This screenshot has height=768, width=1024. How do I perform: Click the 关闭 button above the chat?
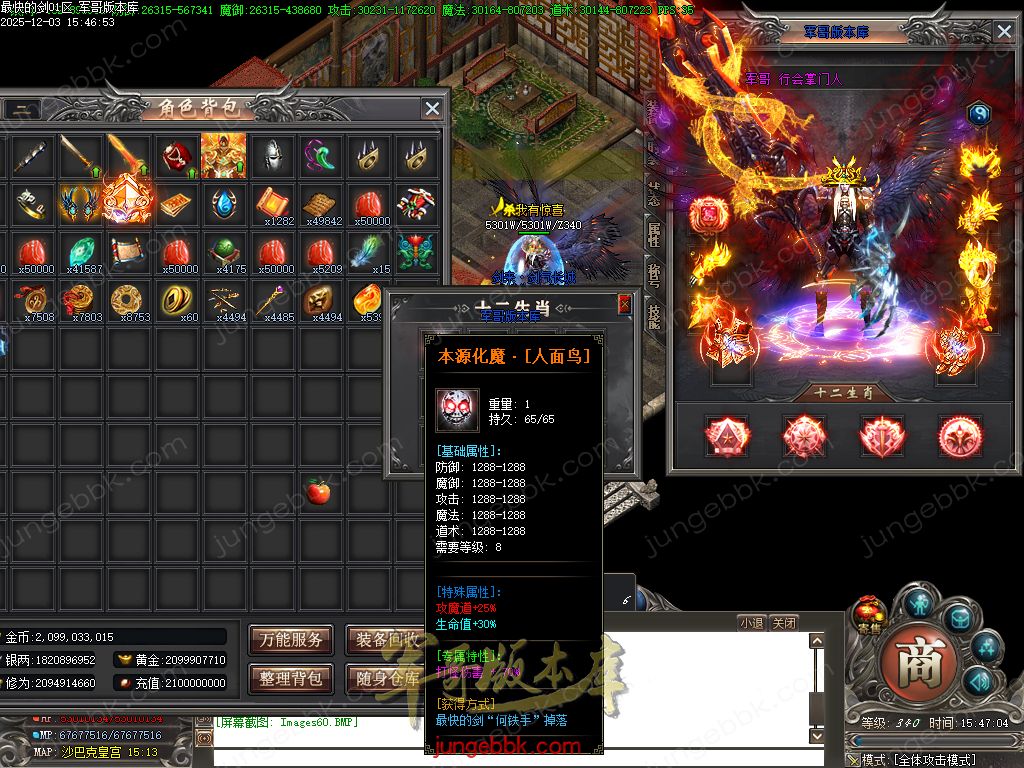[785, 623]
